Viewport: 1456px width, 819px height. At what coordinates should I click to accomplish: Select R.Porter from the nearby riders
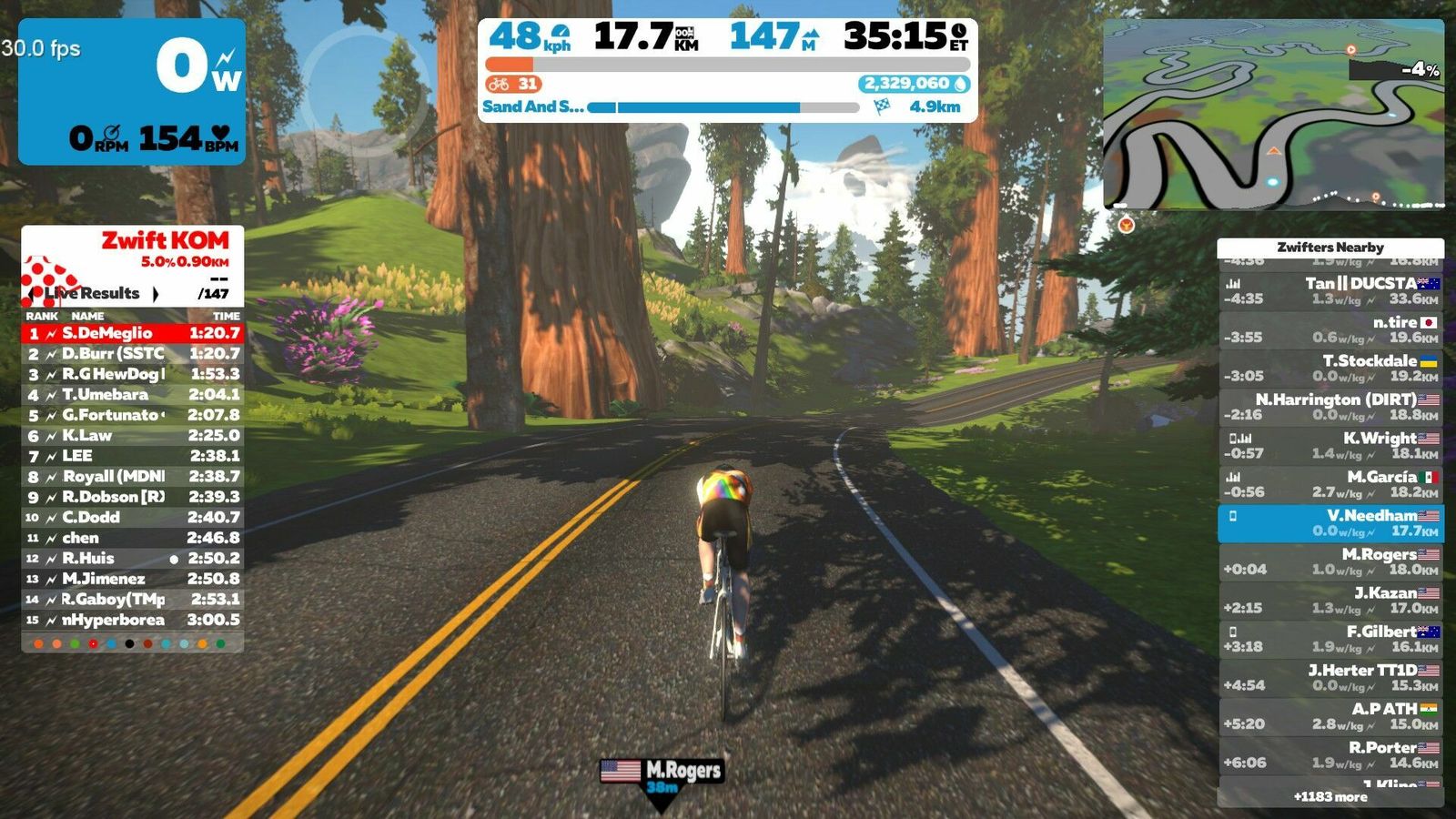point(1330,755)
